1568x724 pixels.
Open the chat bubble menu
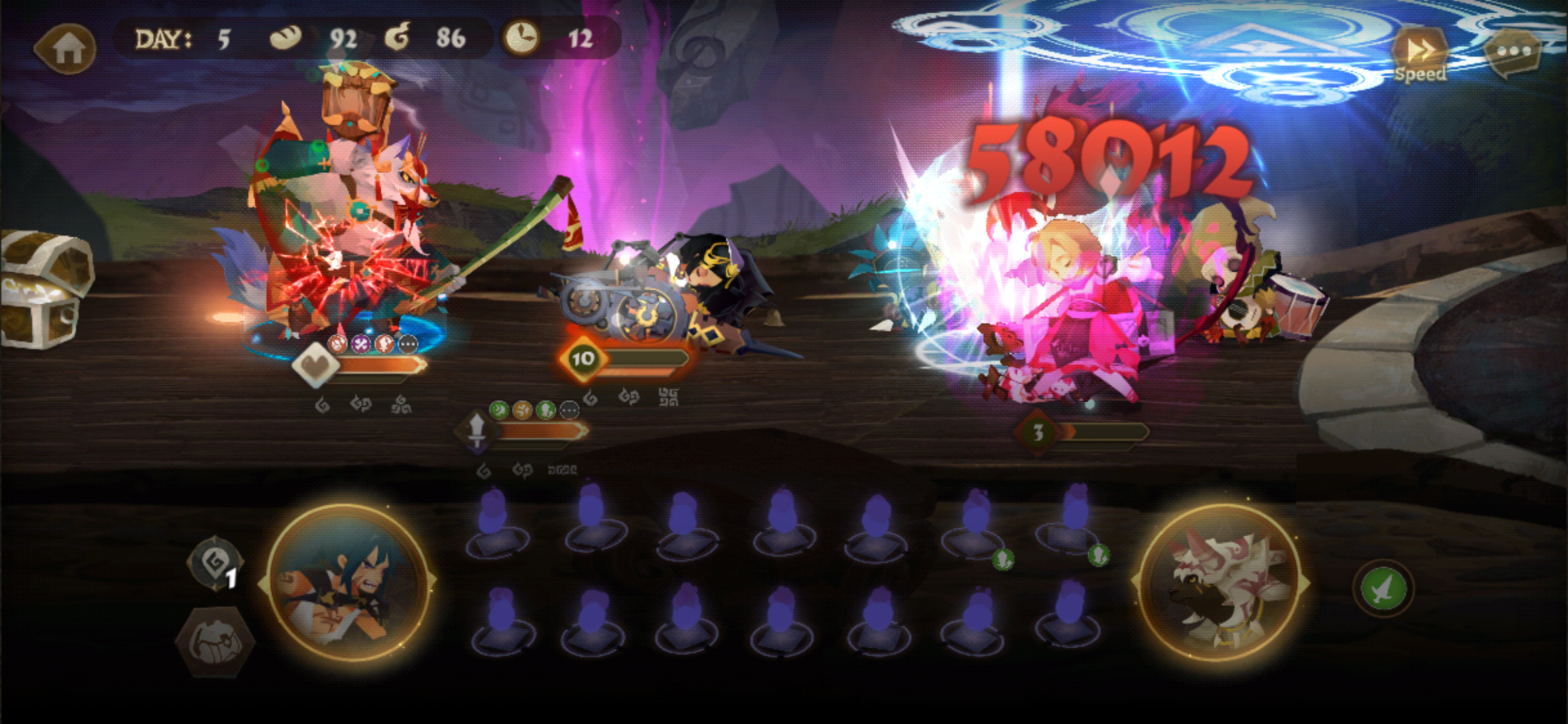(x=1513, y=52)
